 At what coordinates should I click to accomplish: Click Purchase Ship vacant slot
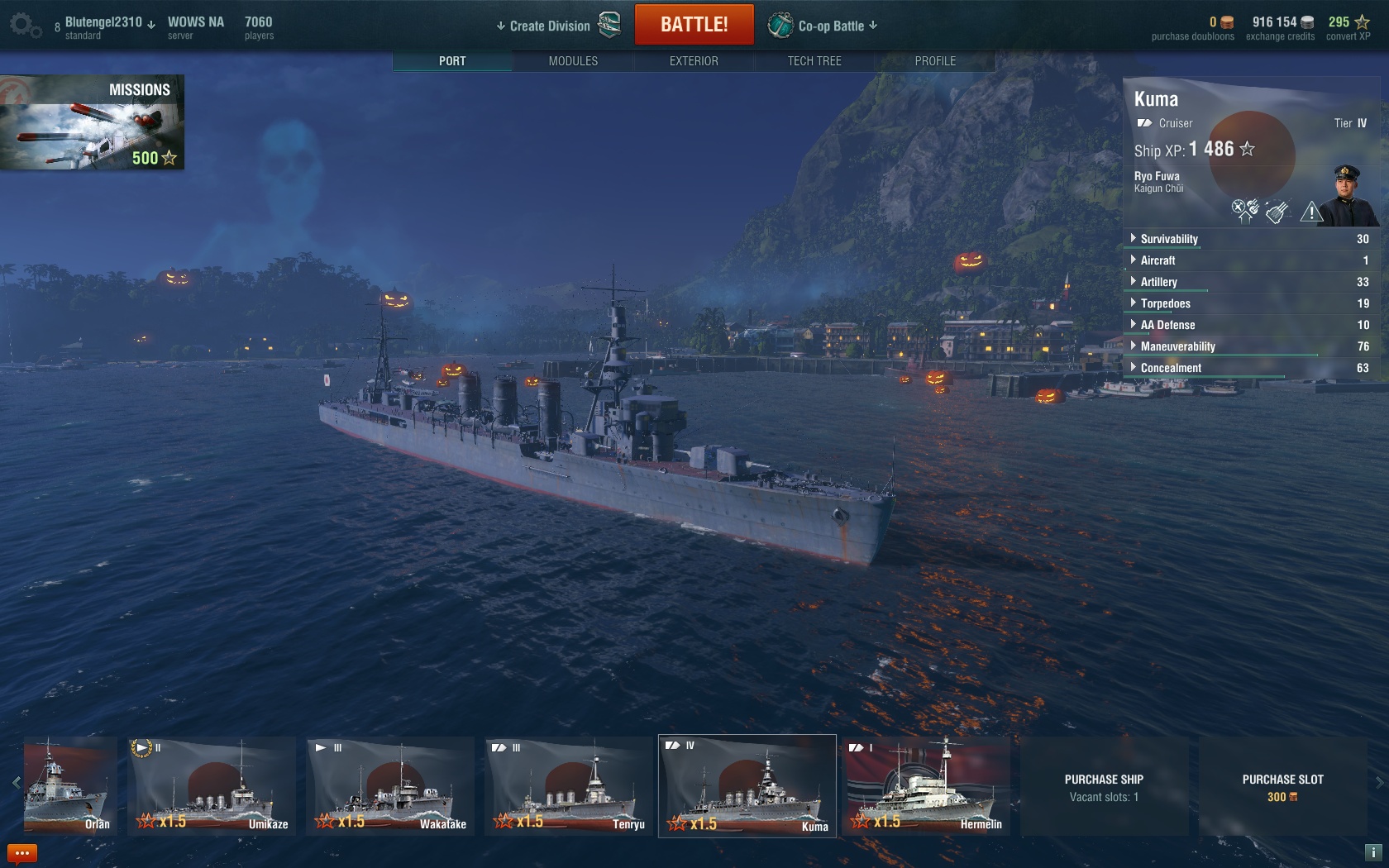tap(1104, 787)
